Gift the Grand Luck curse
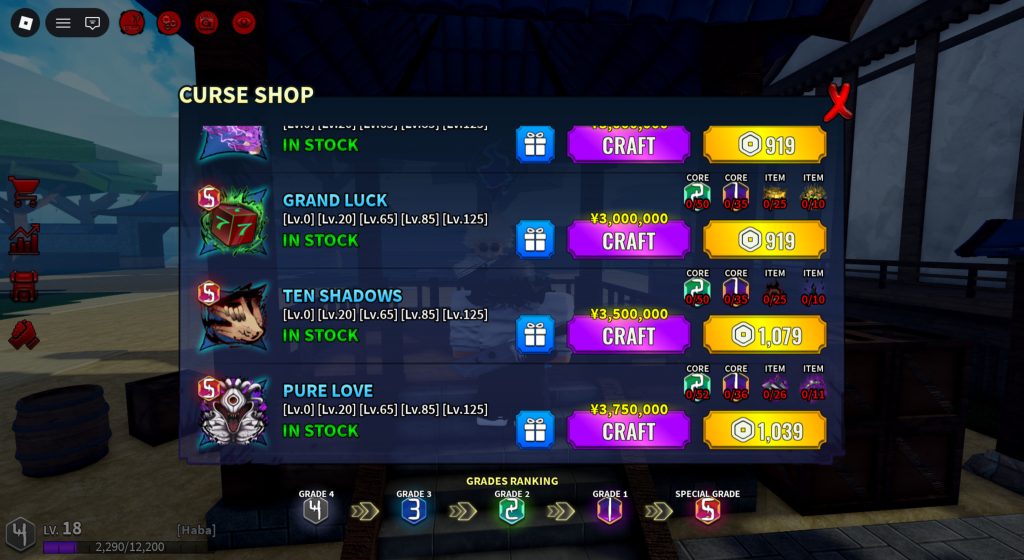The width and height of the screenshot is (1024, 560). point(535,240)
